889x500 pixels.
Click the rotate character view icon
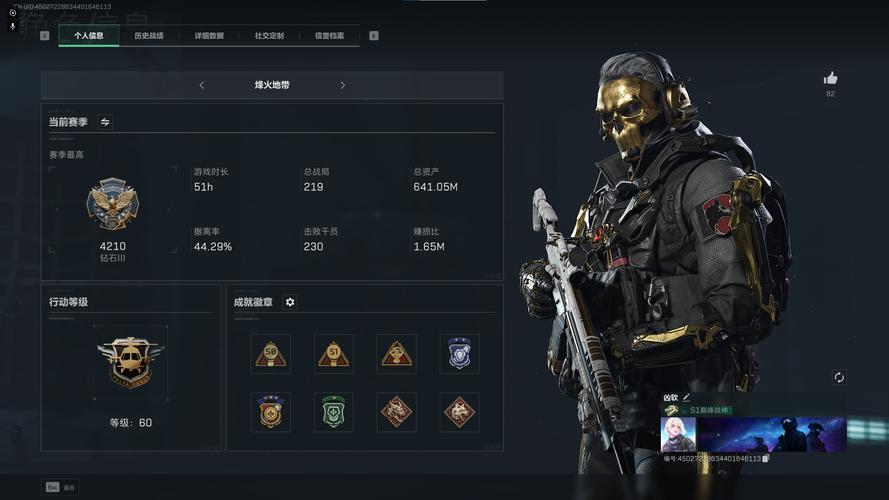point(839,377)
